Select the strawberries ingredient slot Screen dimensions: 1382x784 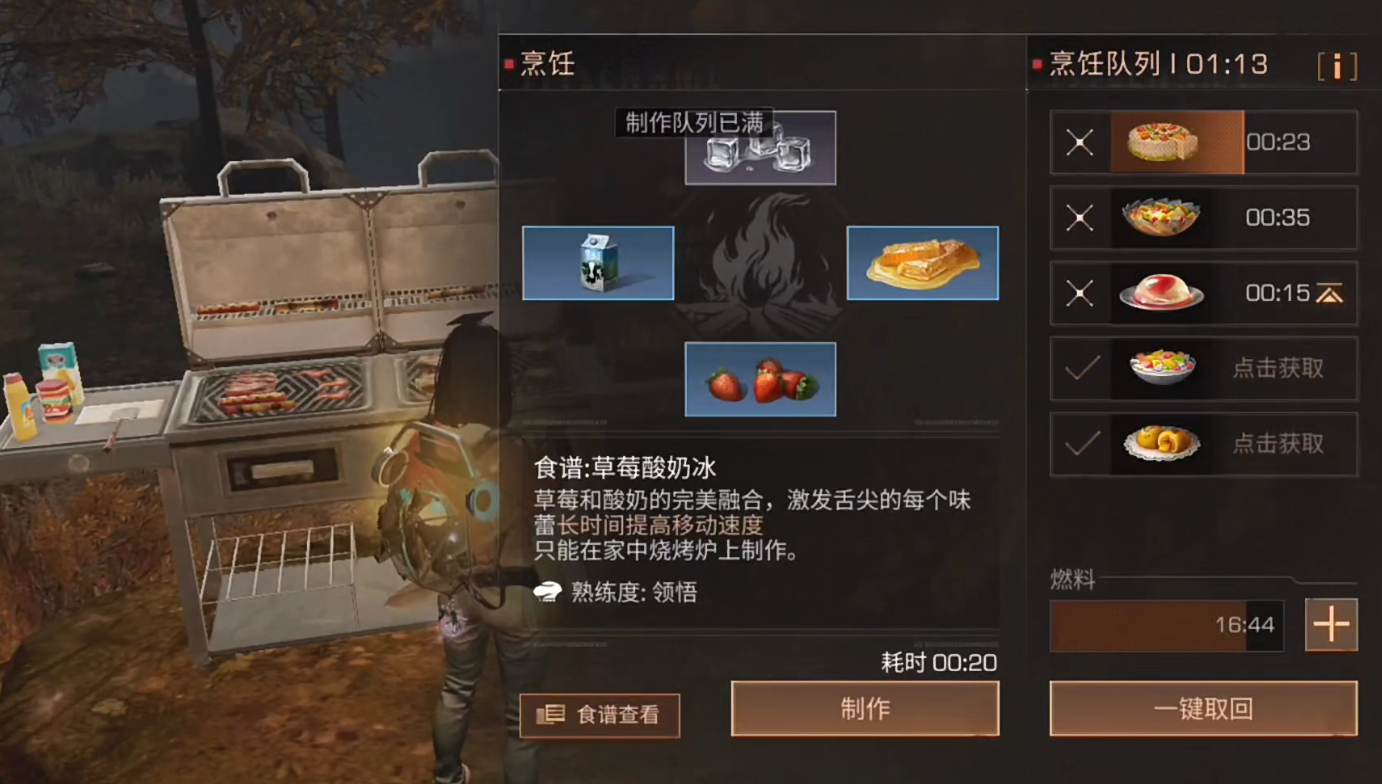(760, 379)
